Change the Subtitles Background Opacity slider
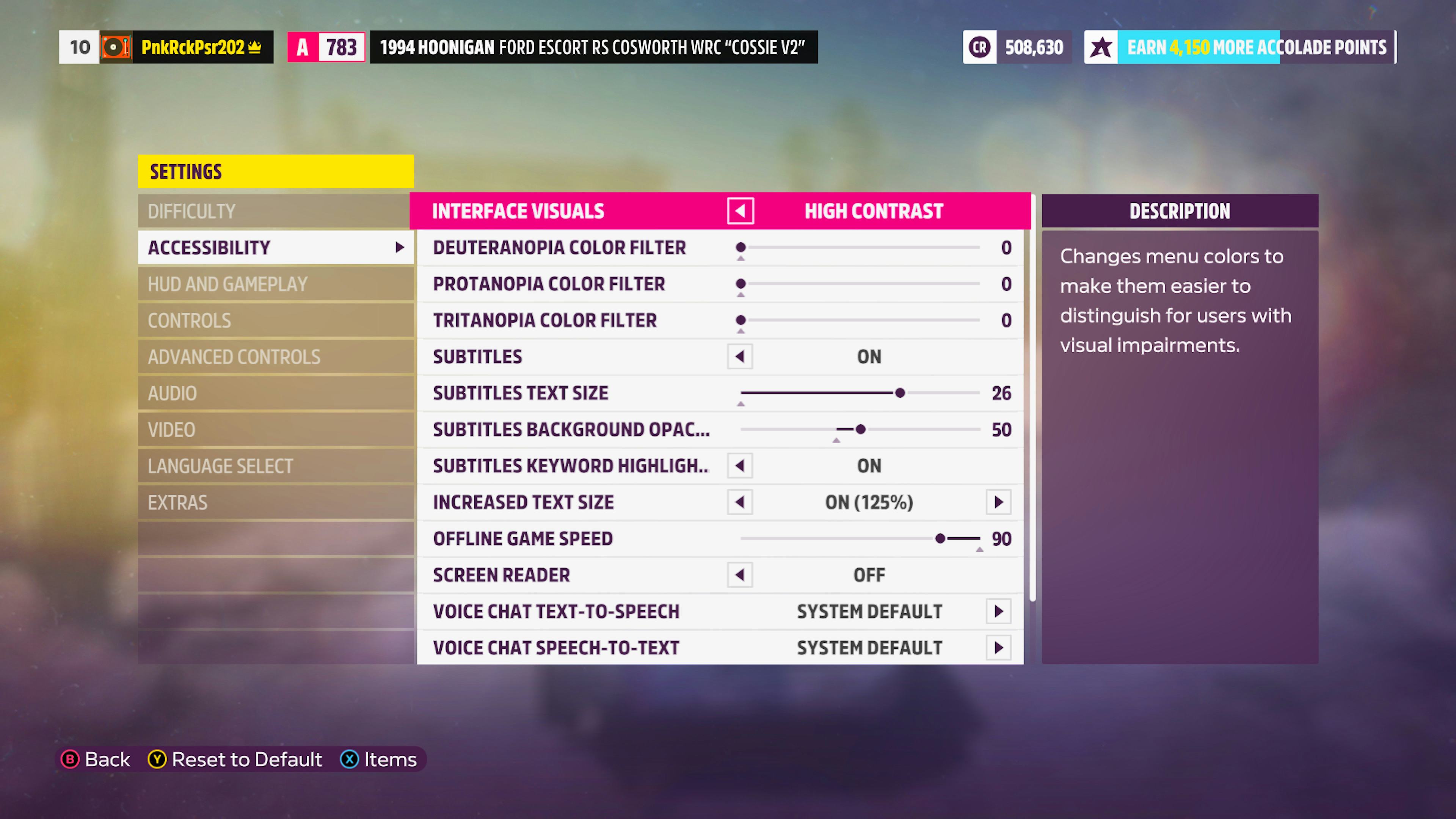1456x819 pixels. (860, 430)
